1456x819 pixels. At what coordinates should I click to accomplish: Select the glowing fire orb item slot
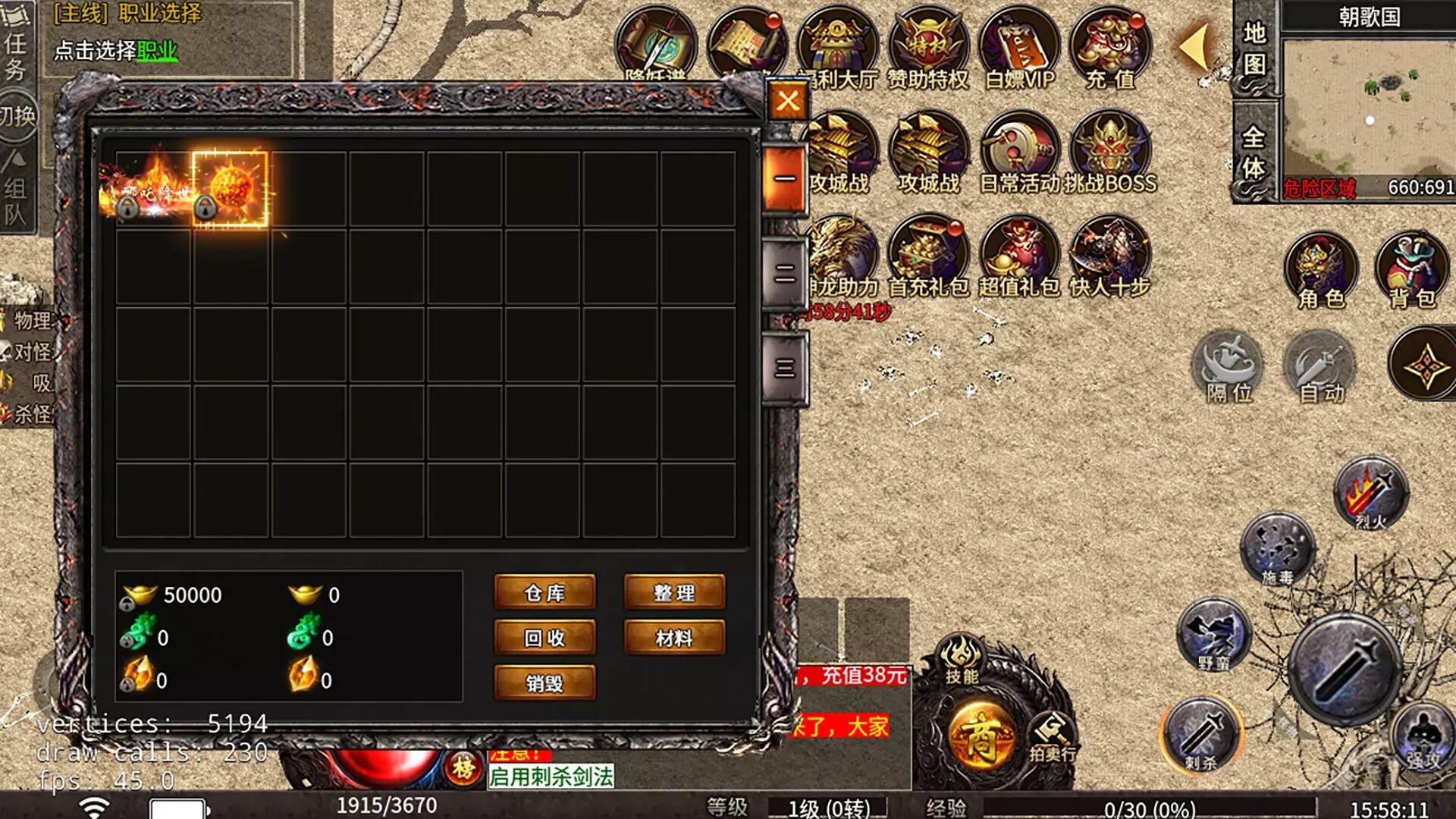(231, 188)
